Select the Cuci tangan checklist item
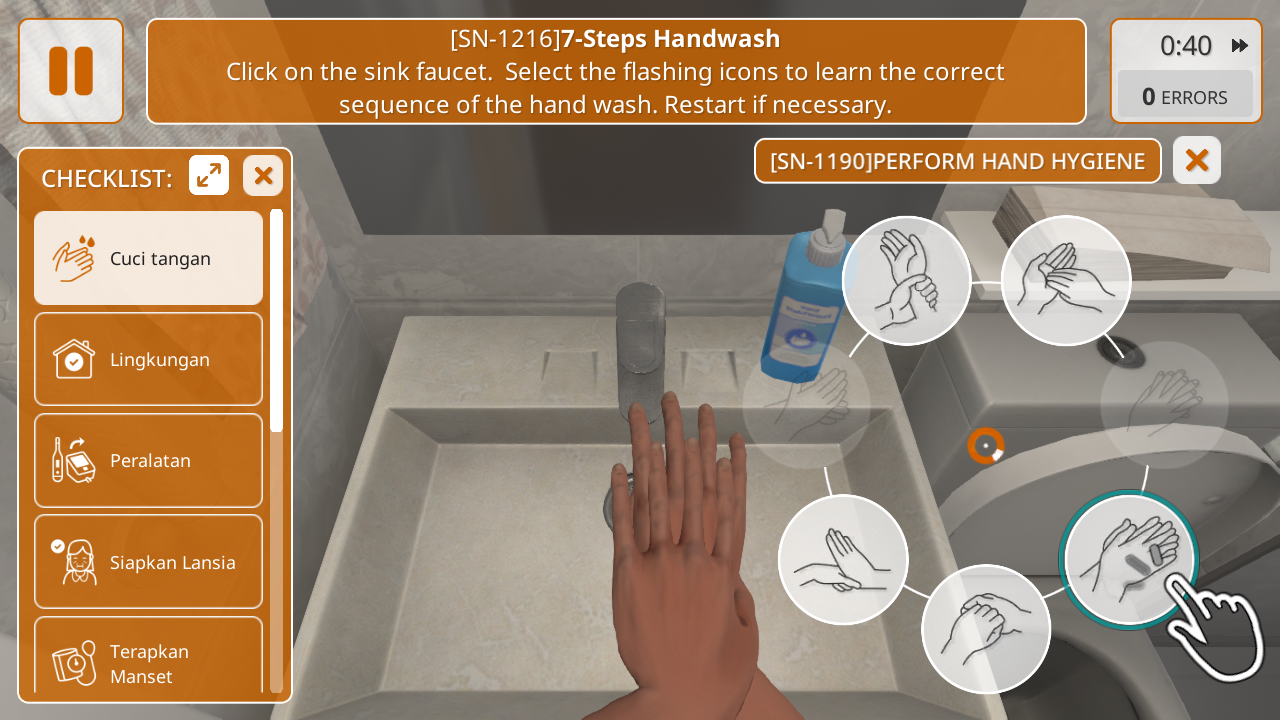 click(148, 258)
